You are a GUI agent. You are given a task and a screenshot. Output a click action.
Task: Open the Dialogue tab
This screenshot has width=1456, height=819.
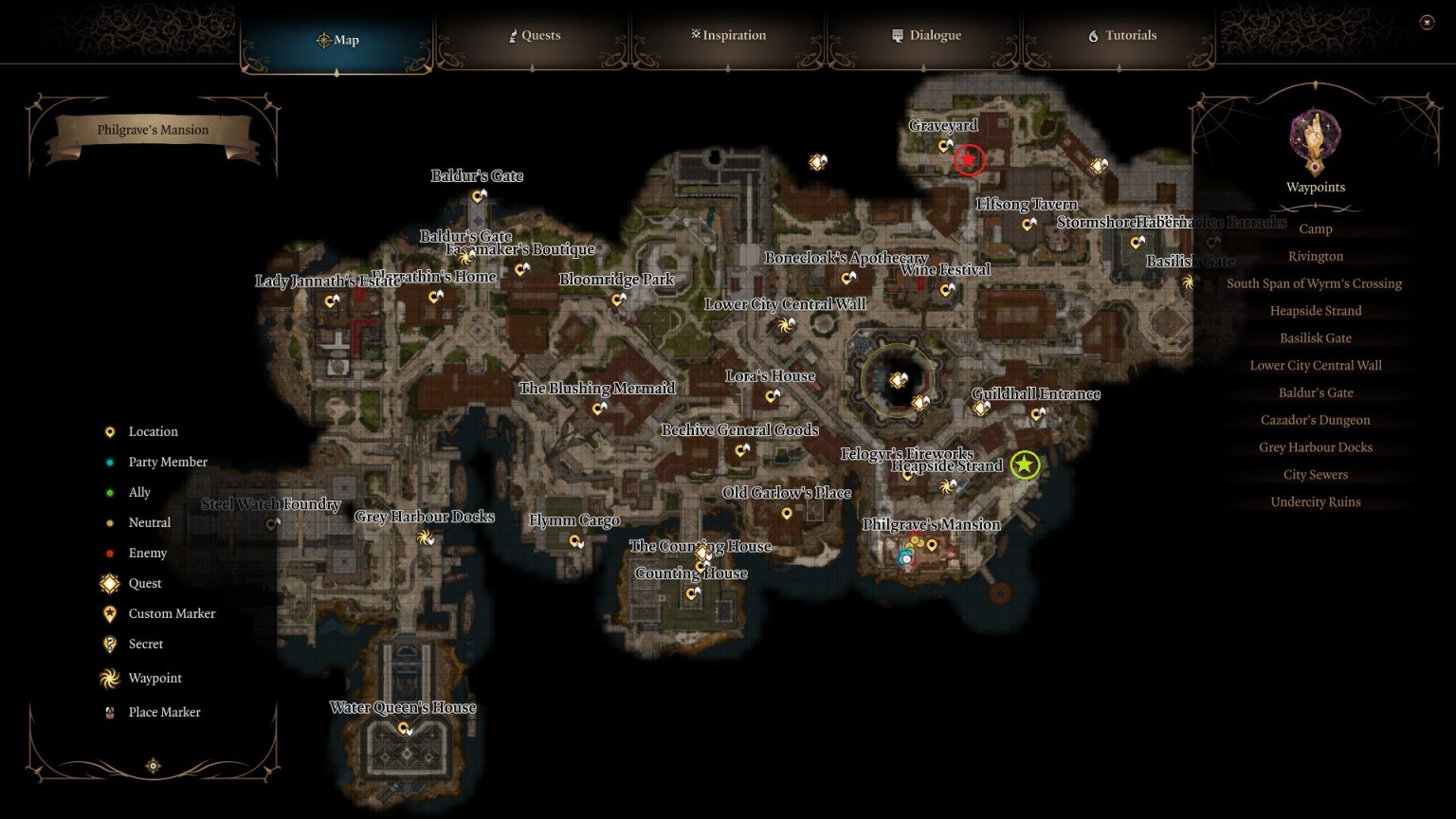coord(926,35)
